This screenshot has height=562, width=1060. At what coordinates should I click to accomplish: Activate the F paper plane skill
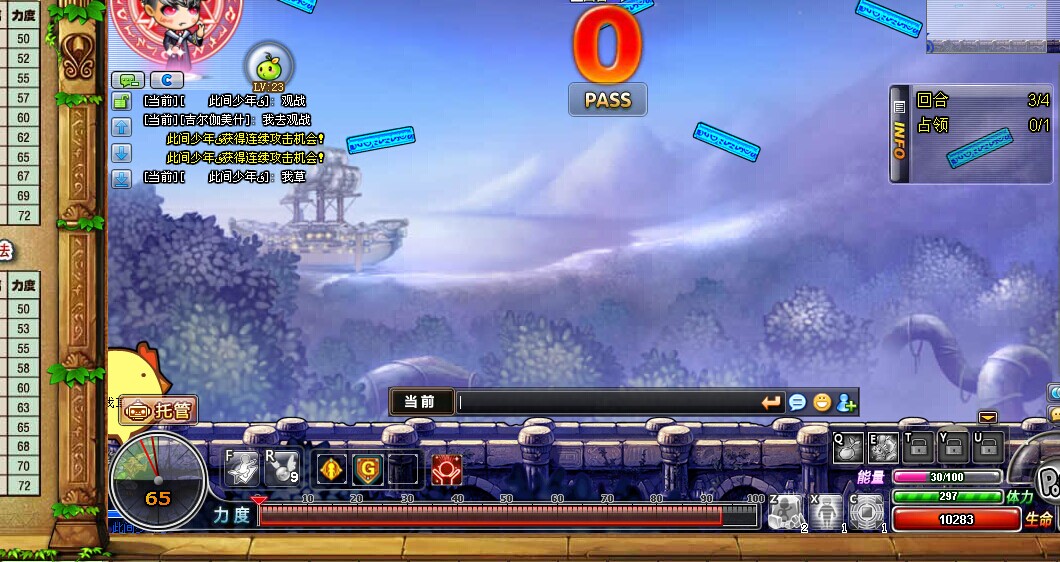242,467
